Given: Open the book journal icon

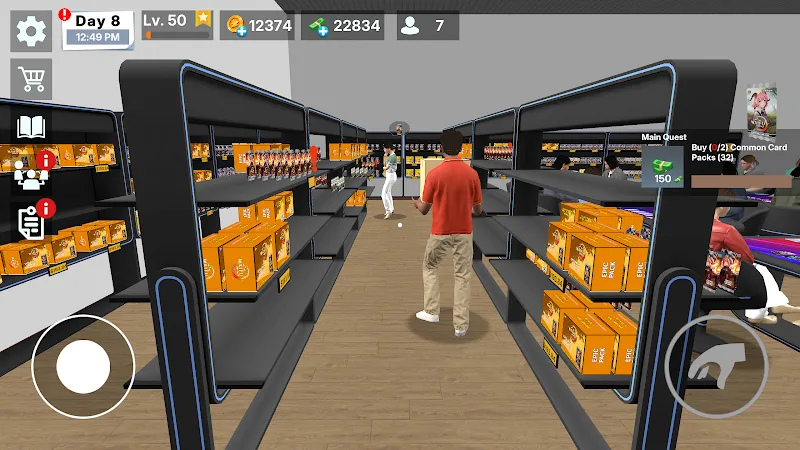Looking at the screenshot, I should pos(31,127).
